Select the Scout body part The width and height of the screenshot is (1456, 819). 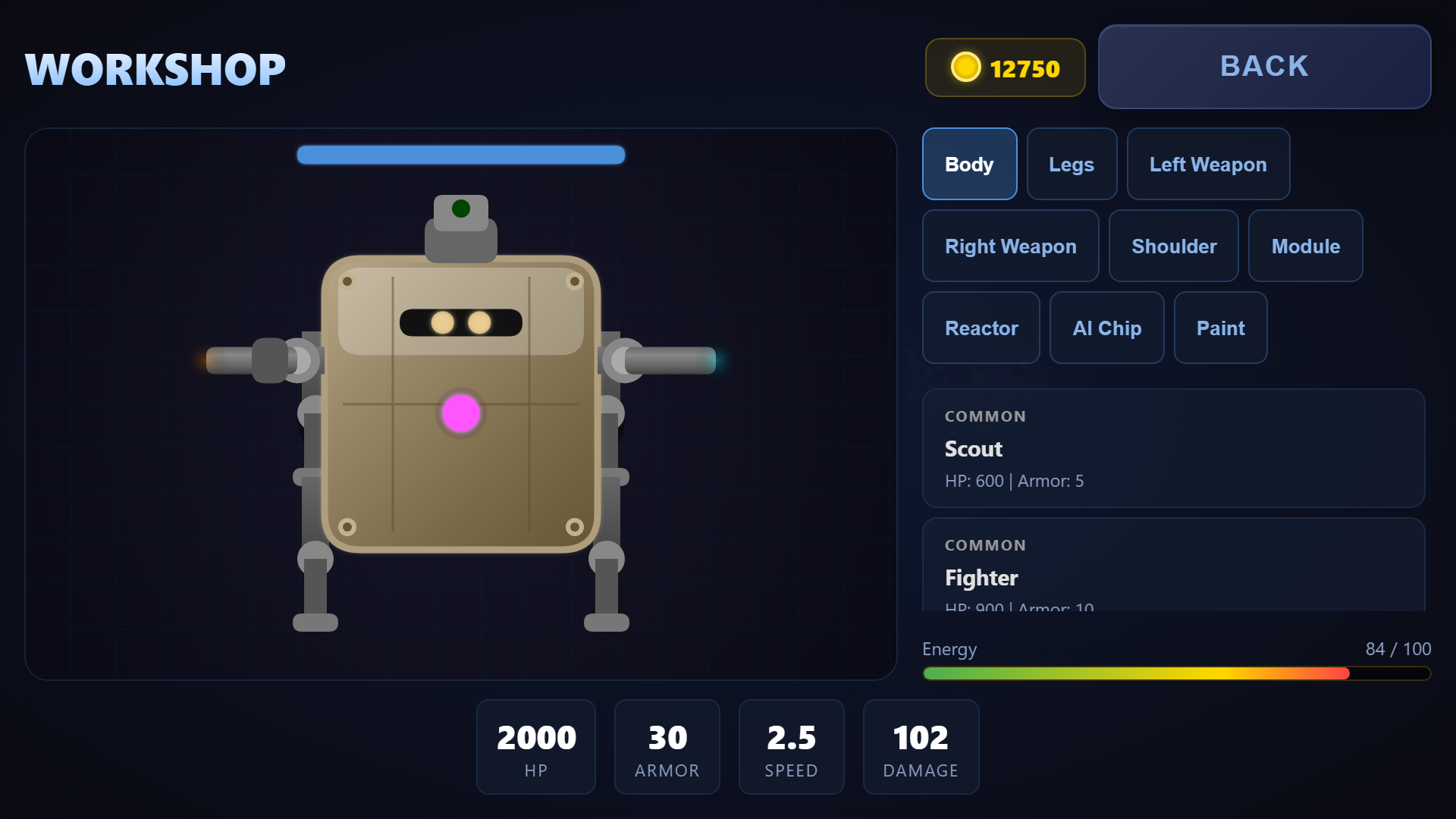pyautogui.click(x=1173, y=448)
